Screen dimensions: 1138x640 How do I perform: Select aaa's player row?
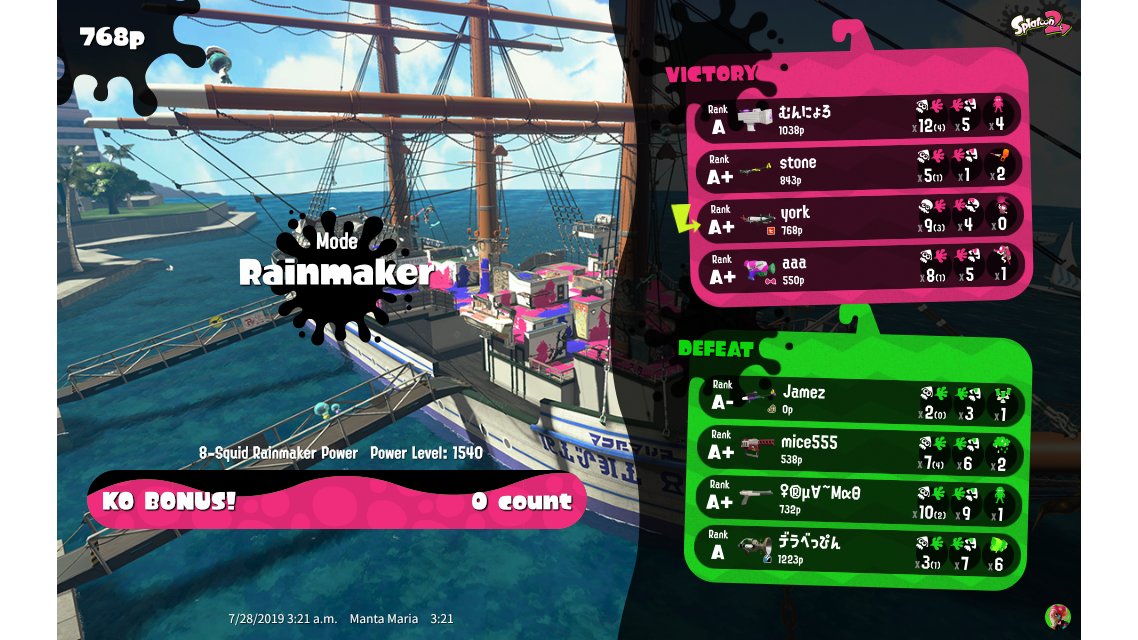857,267
